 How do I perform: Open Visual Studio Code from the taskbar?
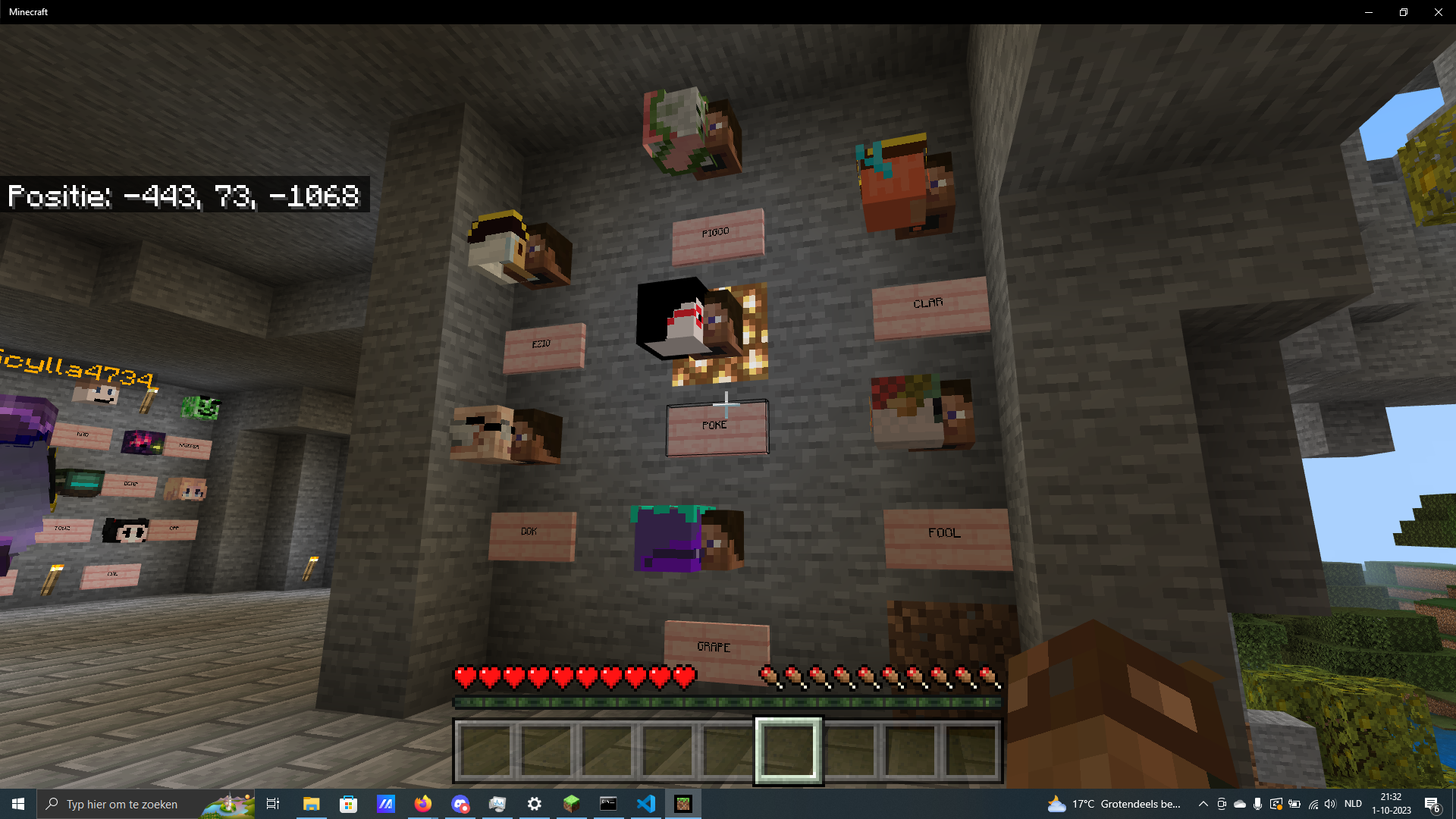click(645, 803)
